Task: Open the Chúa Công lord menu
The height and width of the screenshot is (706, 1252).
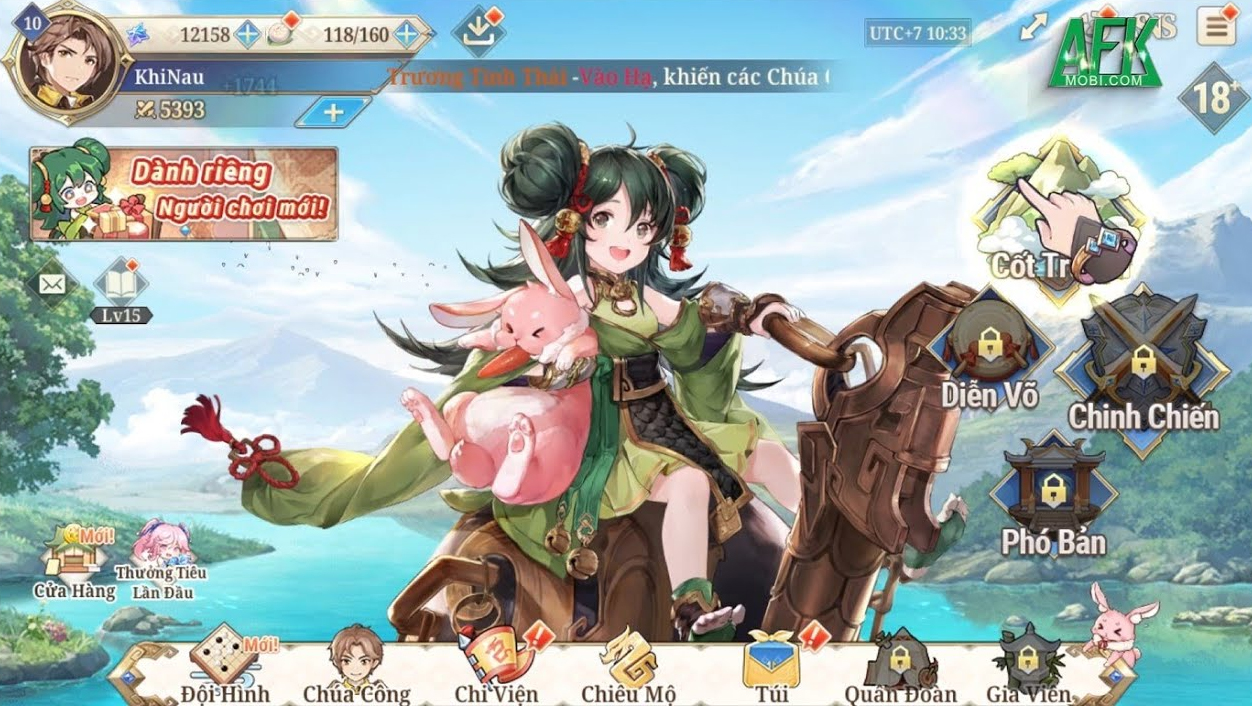Action: [356, 664]
